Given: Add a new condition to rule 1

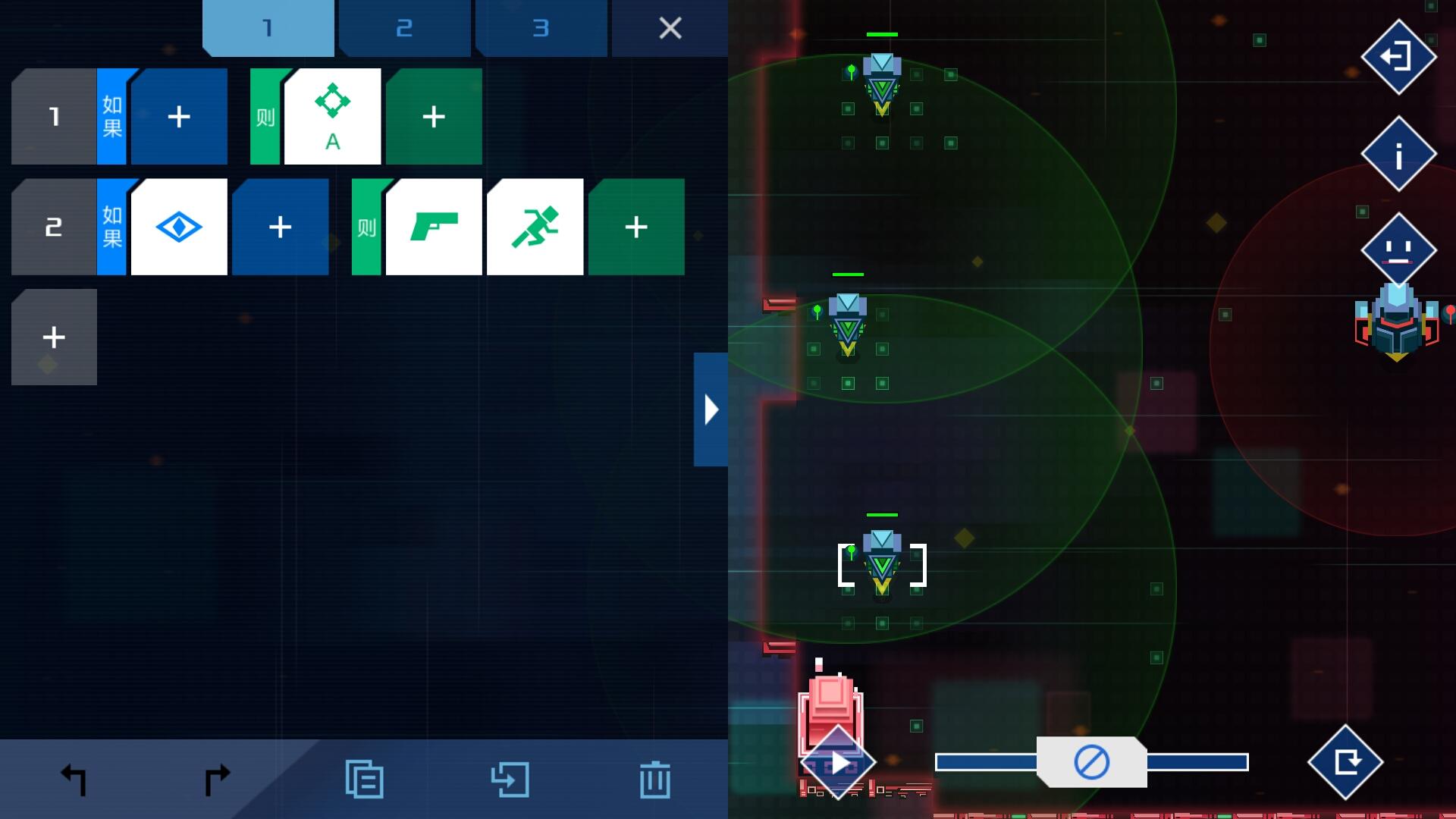Looking at the screenshot, I should click(178, 115).
